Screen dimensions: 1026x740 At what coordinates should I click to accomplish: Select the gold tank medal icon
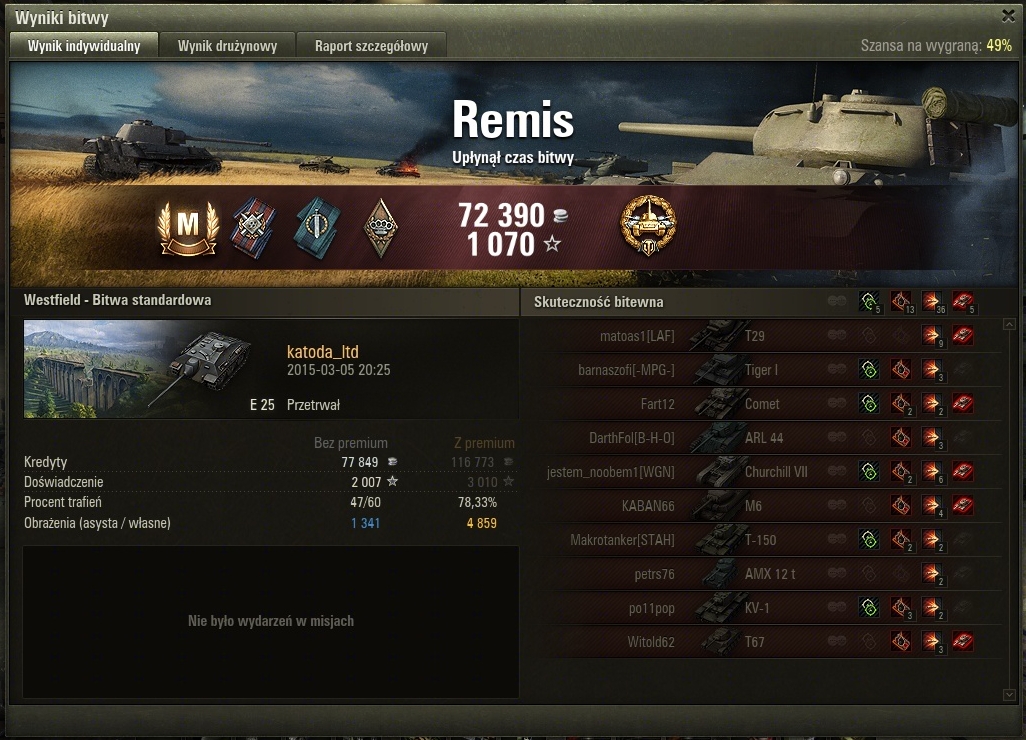pos(648,226)
